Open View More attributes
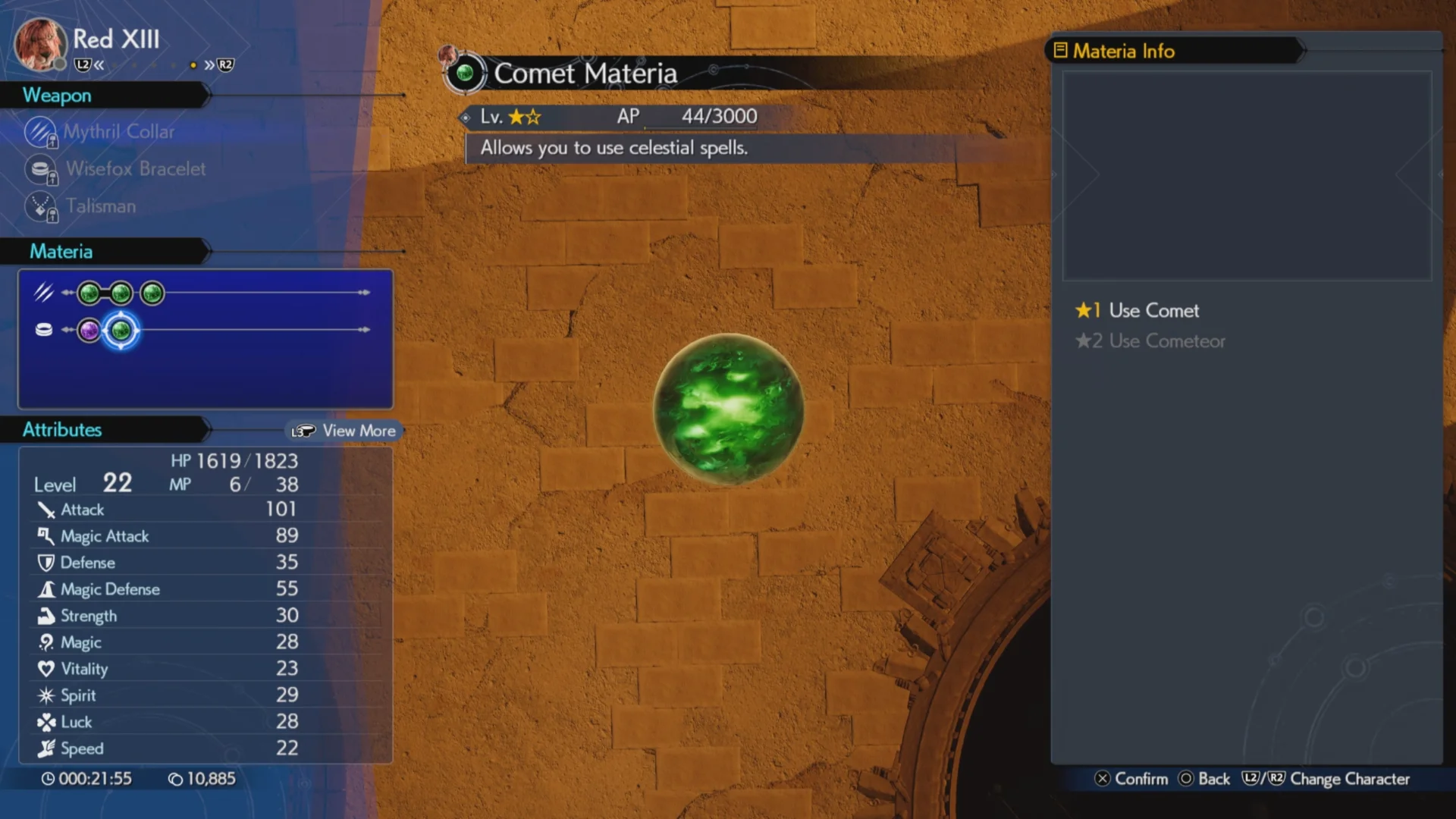The height and width of the screenshot is (819, 1456). click(x=345, y=431)
